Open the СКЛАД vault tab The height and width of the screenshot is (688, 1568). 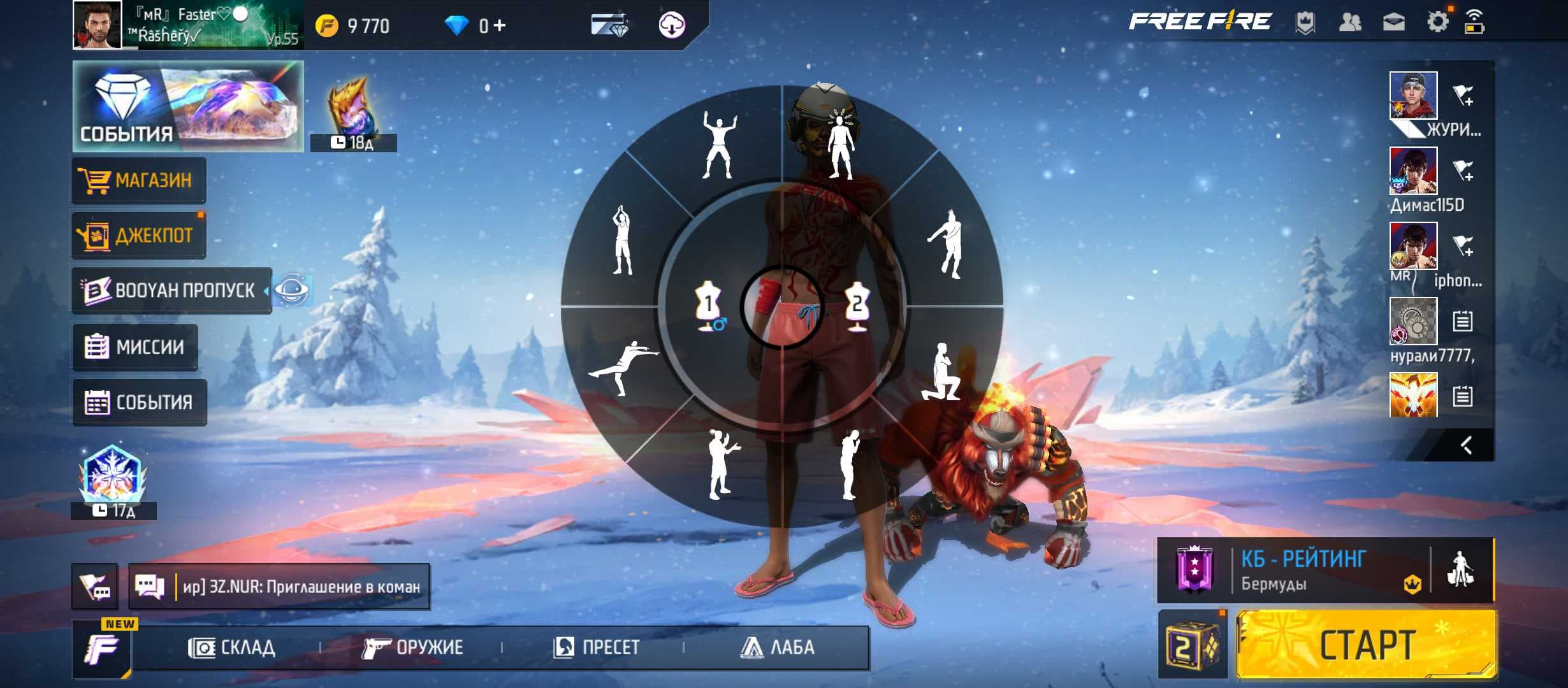232,648
